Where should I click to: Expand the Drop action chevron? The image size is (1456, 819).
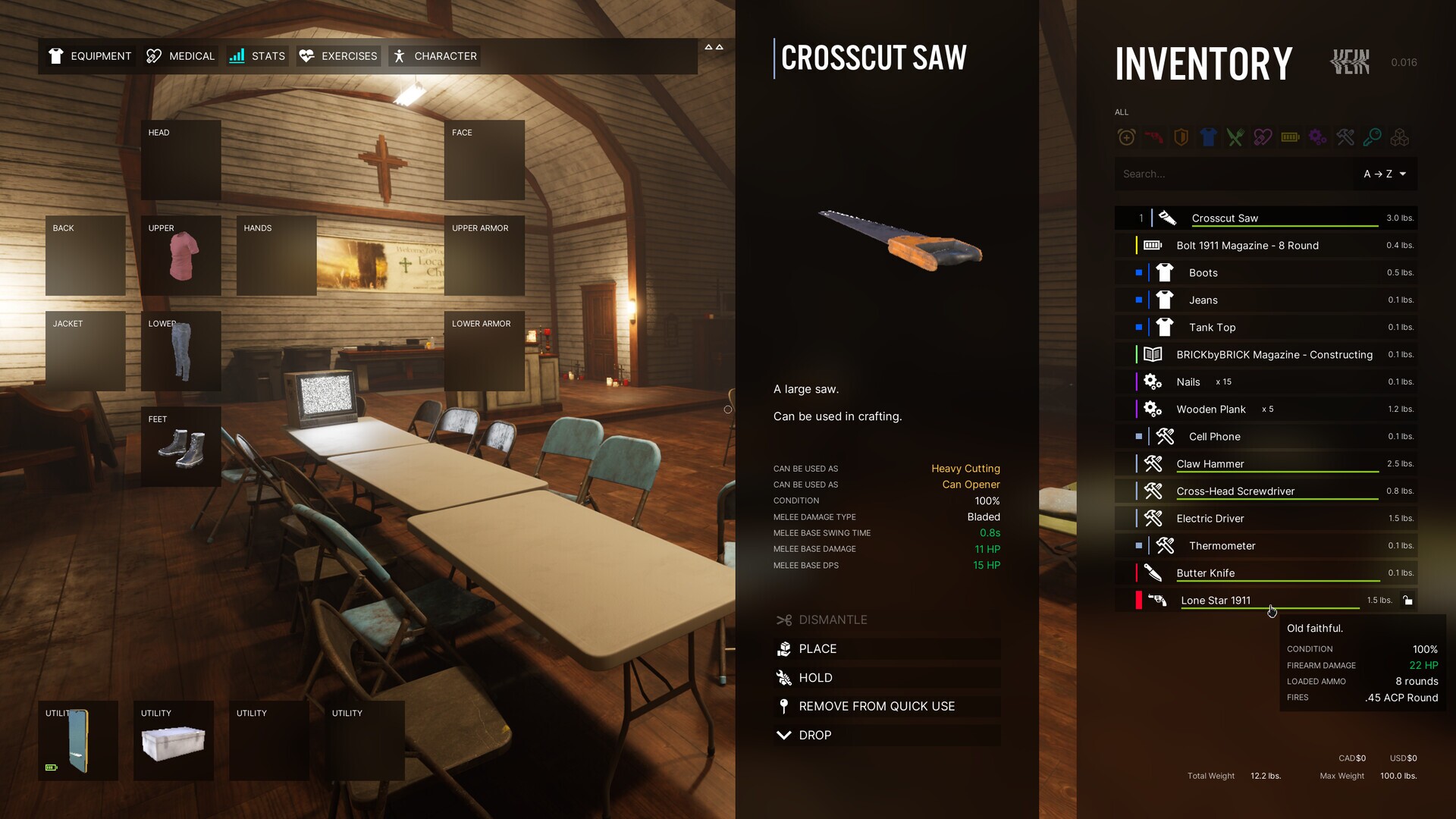point(784,735)
